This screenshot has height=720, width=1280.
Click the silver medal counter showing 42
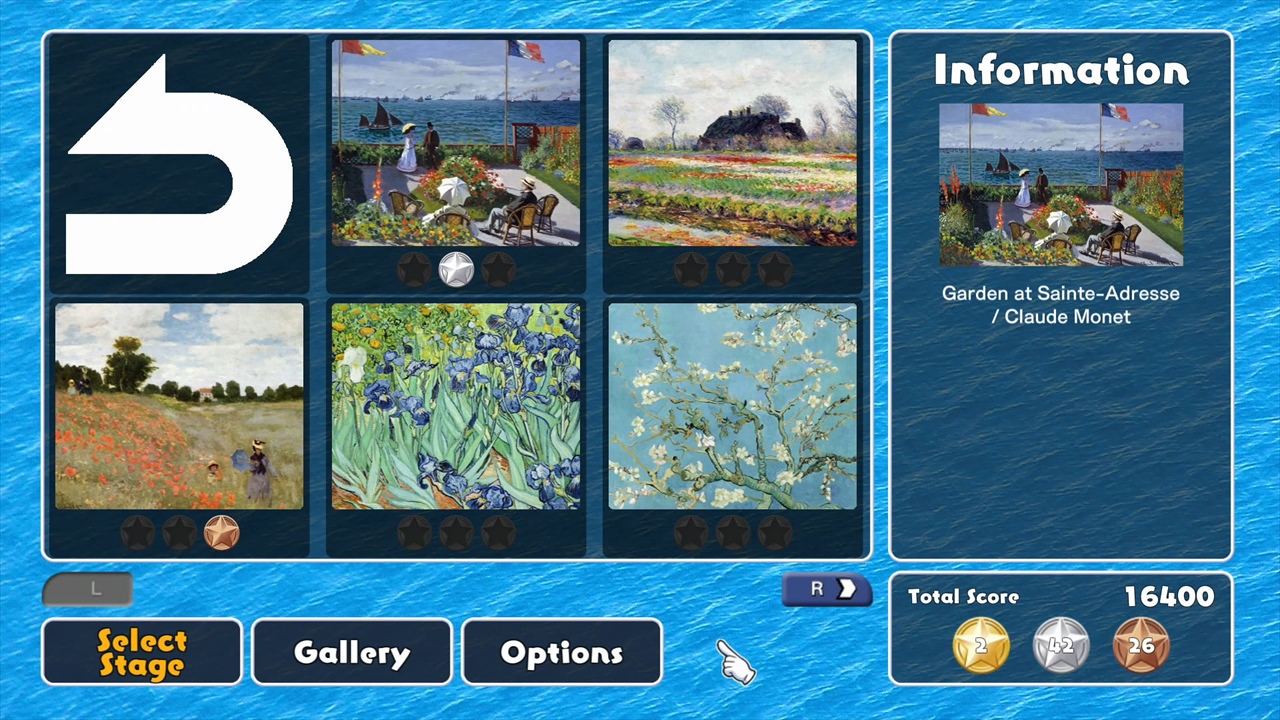click(x=1060, y=645)
